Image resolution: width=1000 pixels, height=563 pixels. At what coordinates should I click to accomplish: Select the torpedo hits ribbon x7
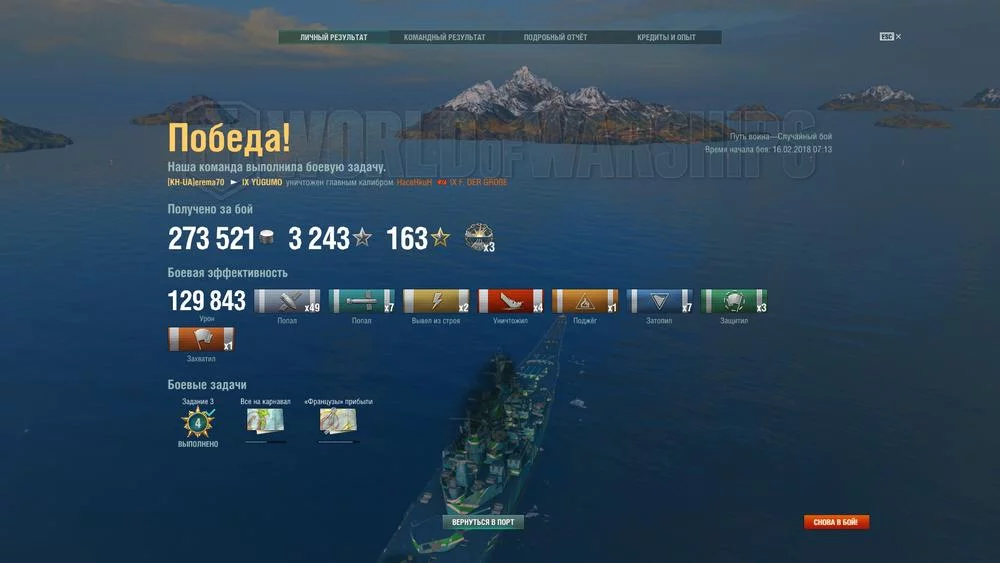[x=362, y=302]
